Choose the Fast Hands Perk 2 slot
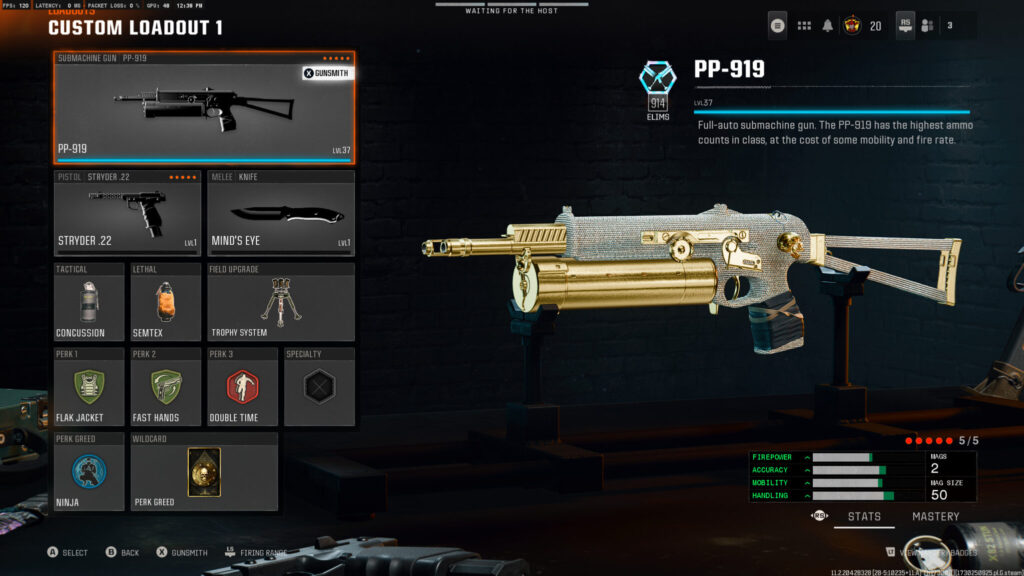The width and height of the screenshot is (1024, 576). tap(166, 386)
